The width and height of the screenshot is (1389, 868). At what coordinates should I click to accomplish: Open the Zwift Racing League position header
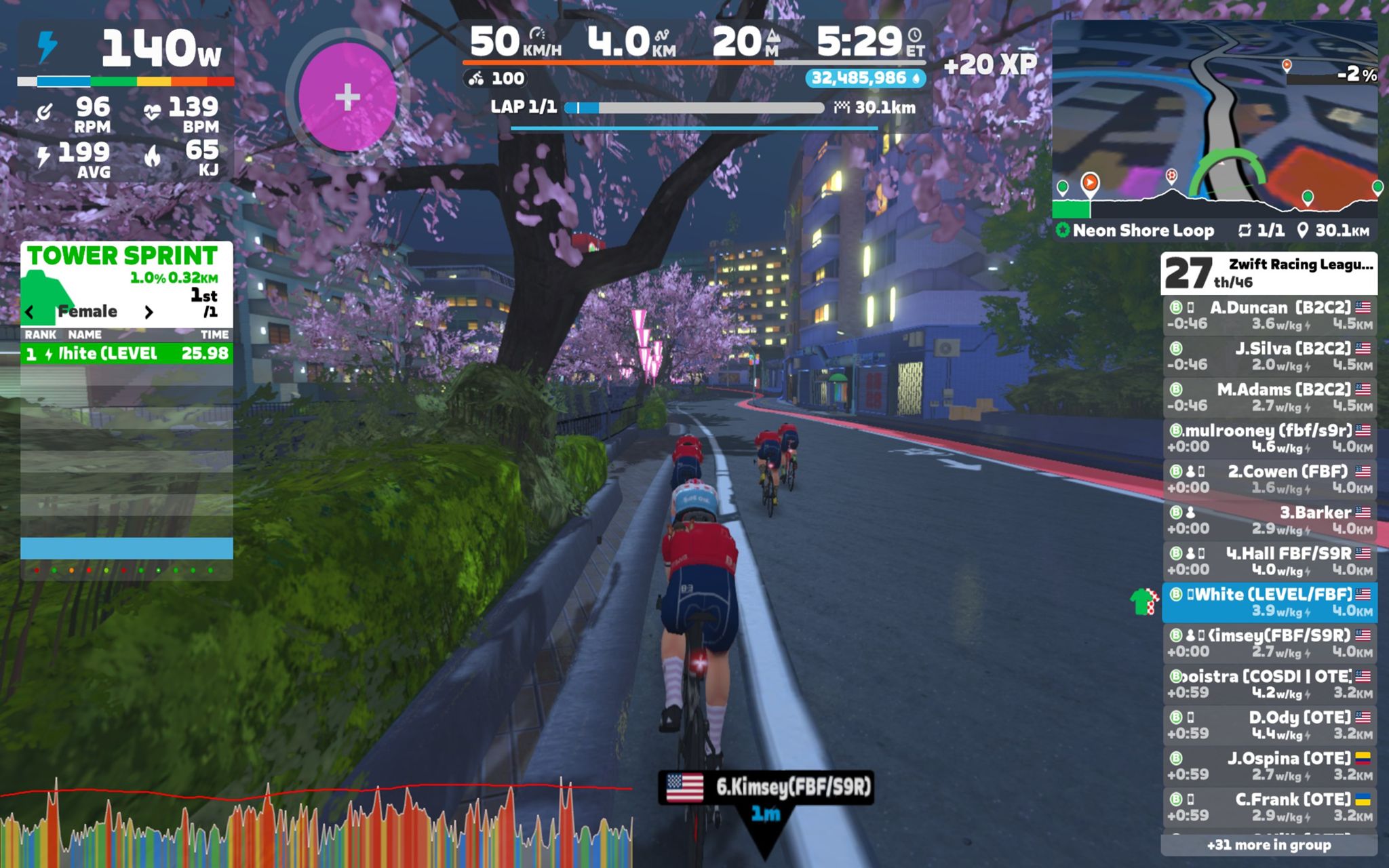(1268, 273)
